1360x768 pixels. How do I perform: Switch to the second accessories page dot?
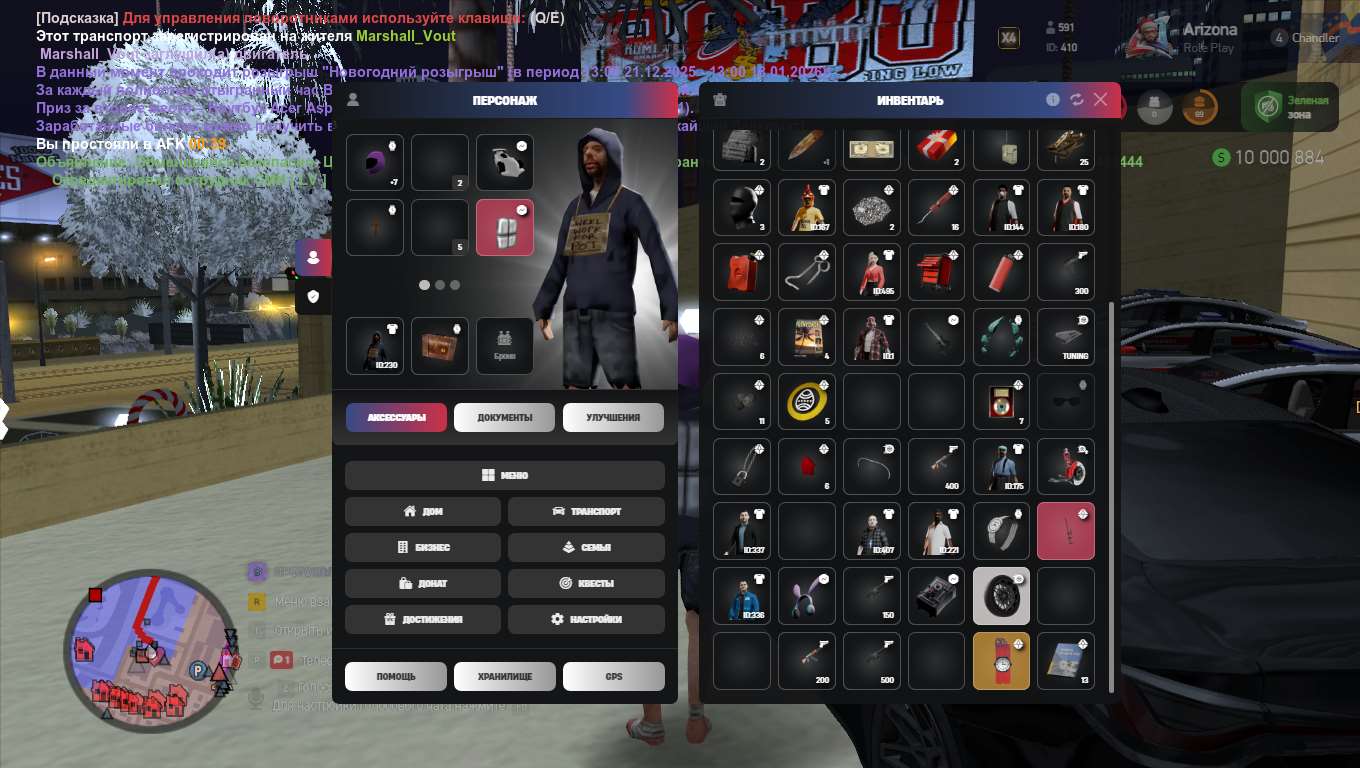(x=439, y=285)
